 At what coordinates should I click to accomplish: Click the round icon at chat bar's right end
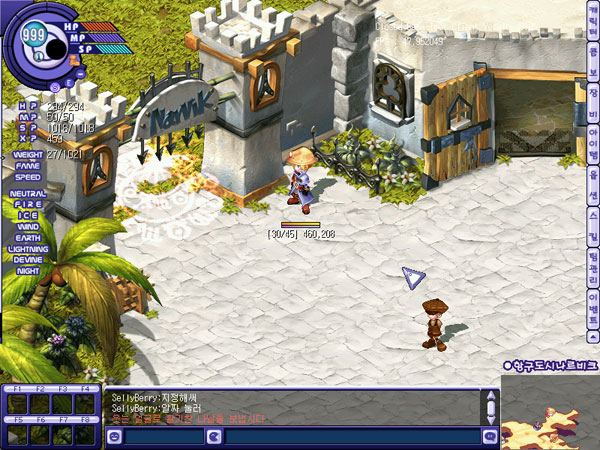point(490,436)
